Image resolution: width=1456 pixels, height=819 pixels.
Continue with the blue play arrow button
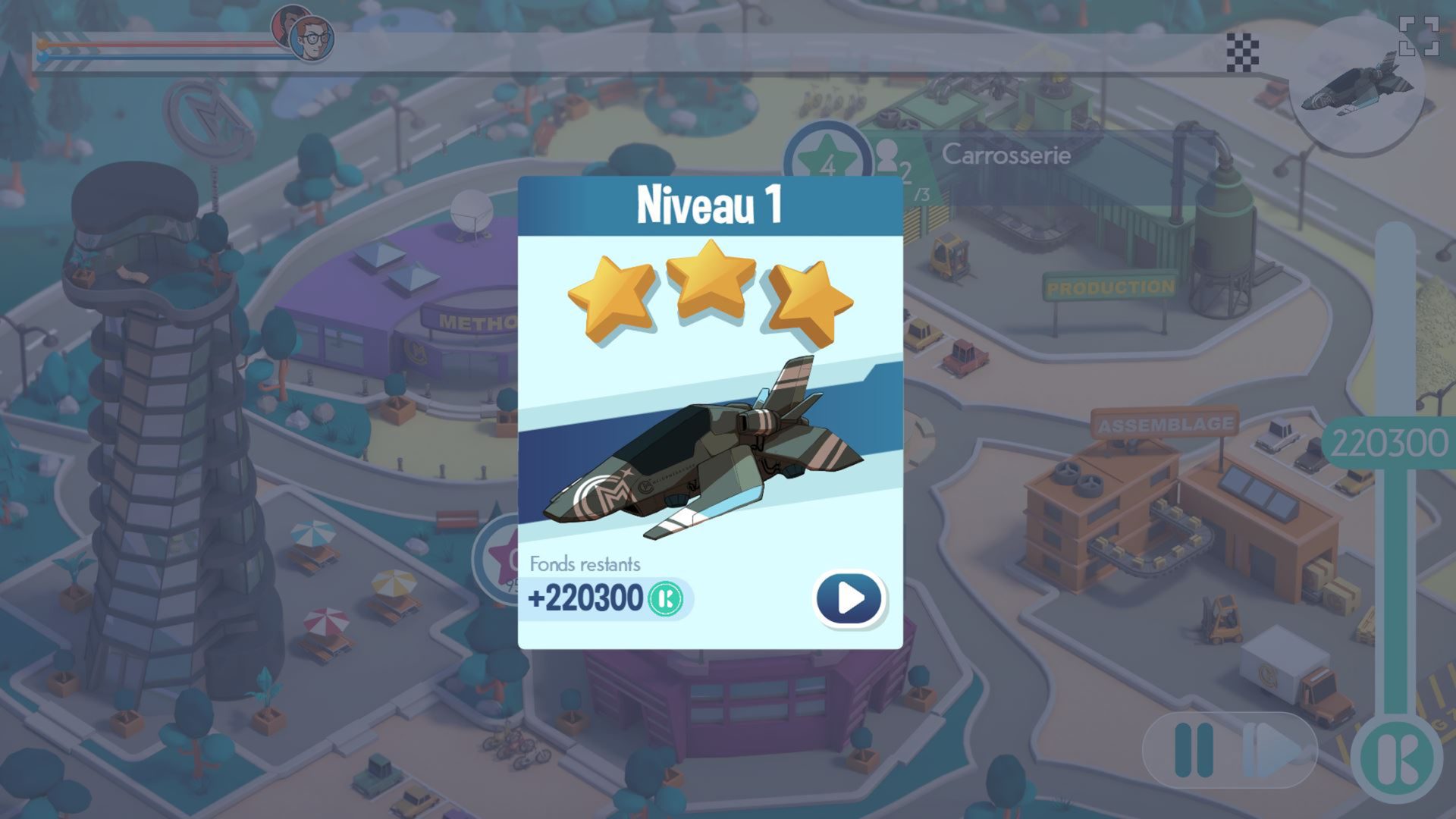point(849,598)
